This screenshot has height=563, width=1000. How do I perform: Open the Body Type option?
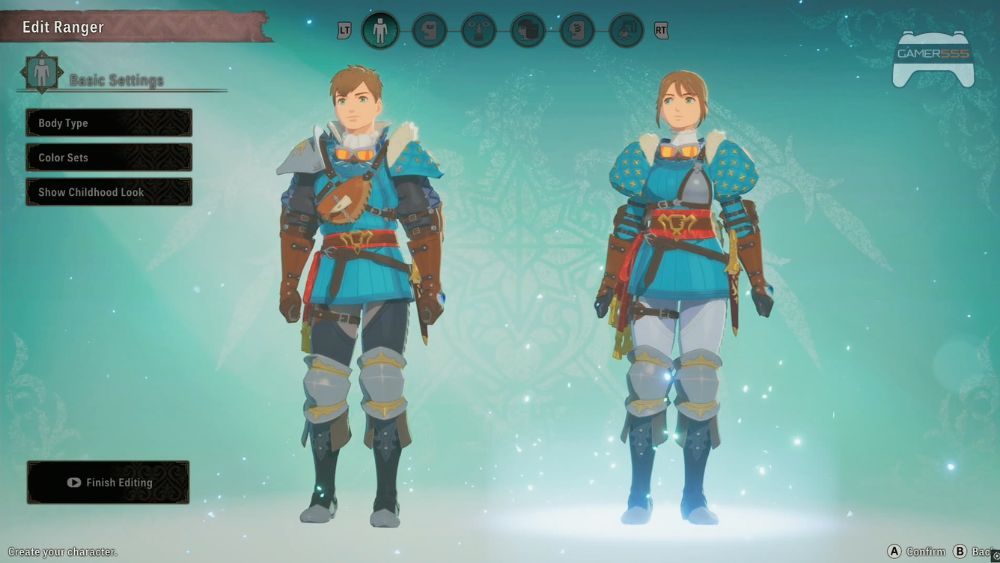tap(109, 123)
